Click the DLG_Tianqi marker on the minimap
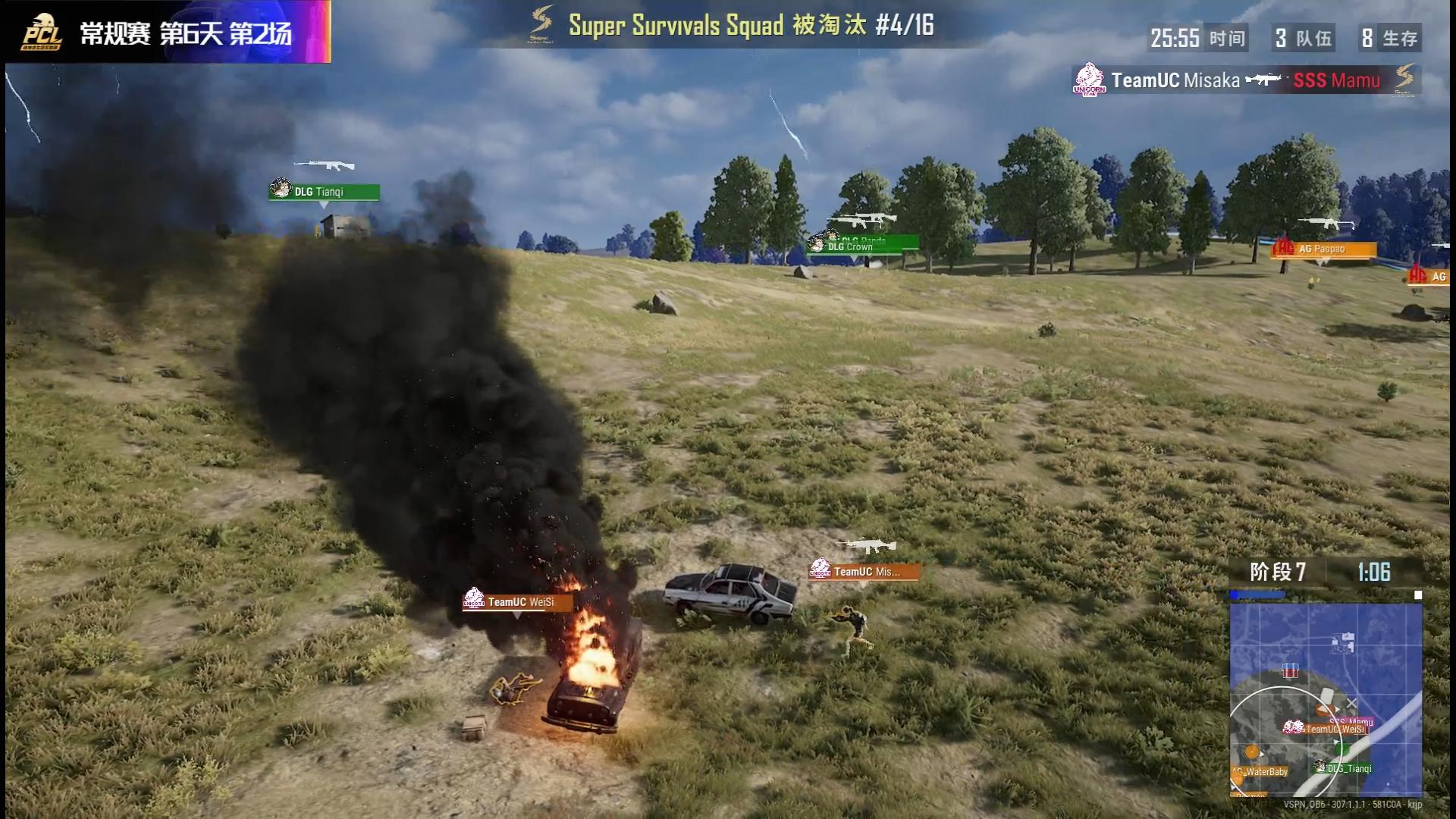 point(1345,768)
